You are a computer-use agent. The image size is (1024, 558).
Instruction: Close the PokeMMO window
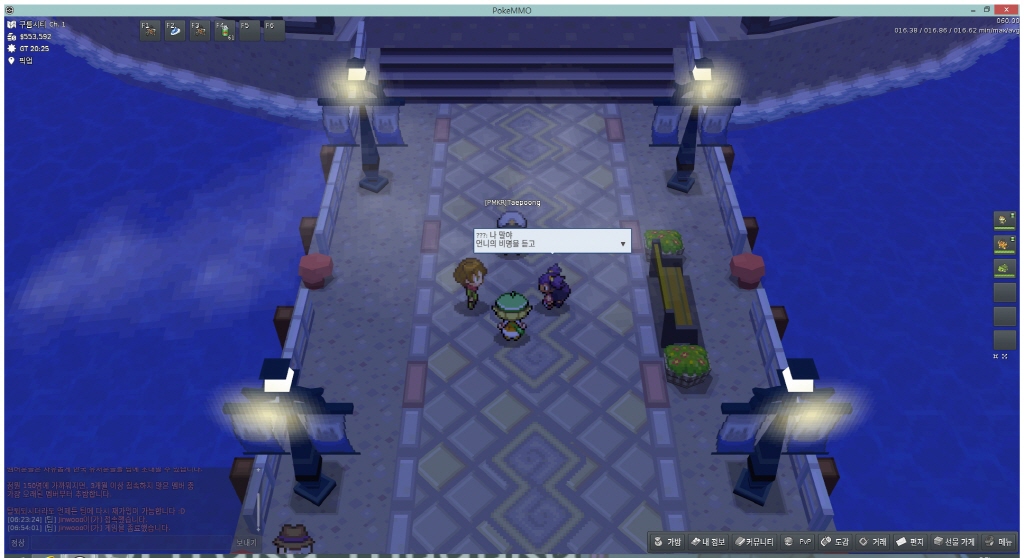coord(1008,9)
